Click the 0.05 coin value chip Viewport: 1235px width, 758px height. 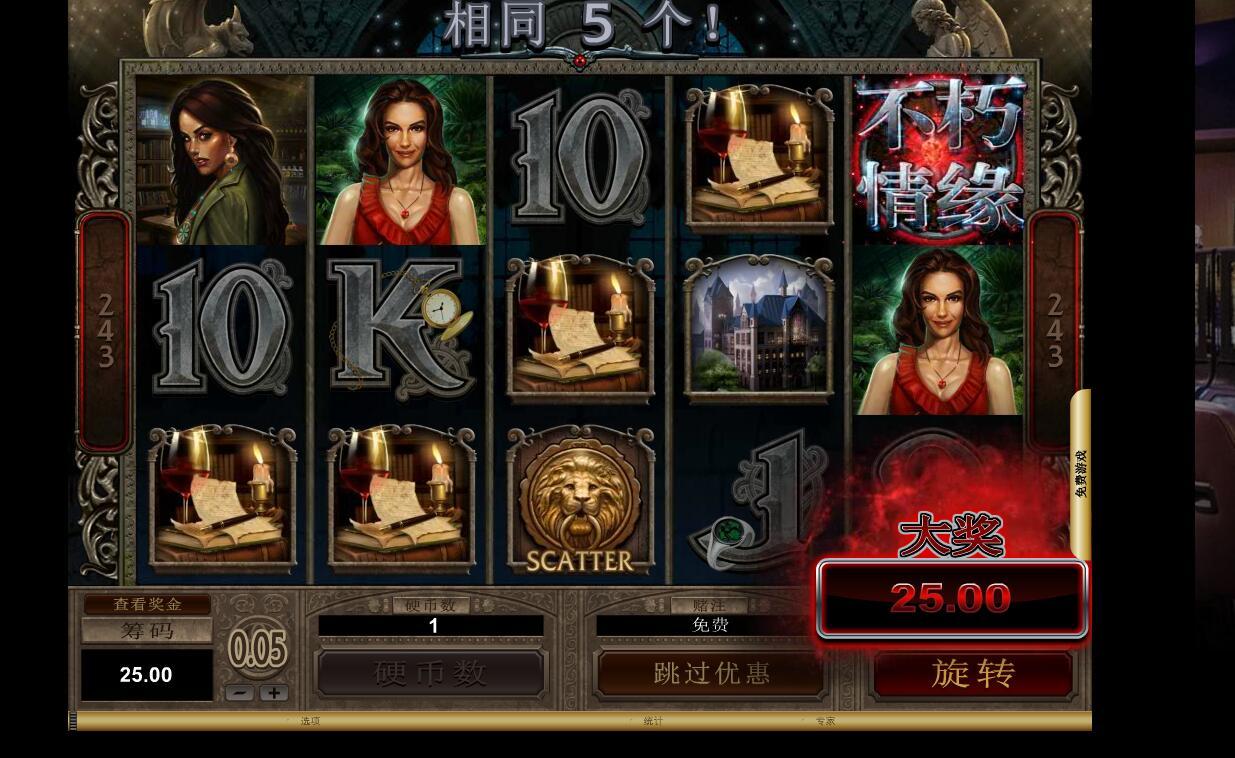coord(257,649)
